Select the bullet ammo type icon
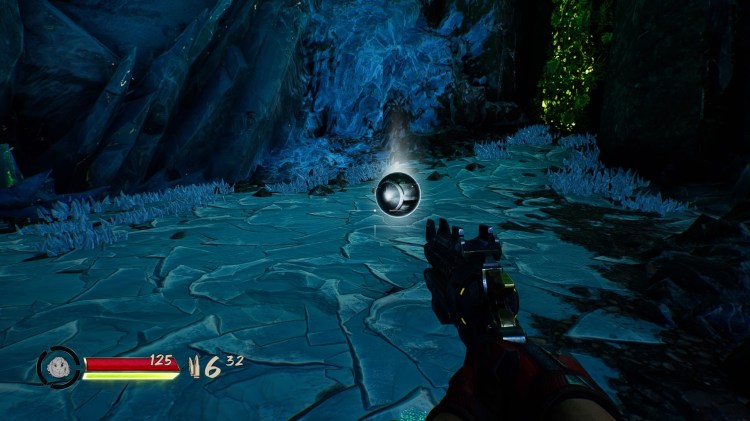The image size is (750, 421). tap(195, 367)
